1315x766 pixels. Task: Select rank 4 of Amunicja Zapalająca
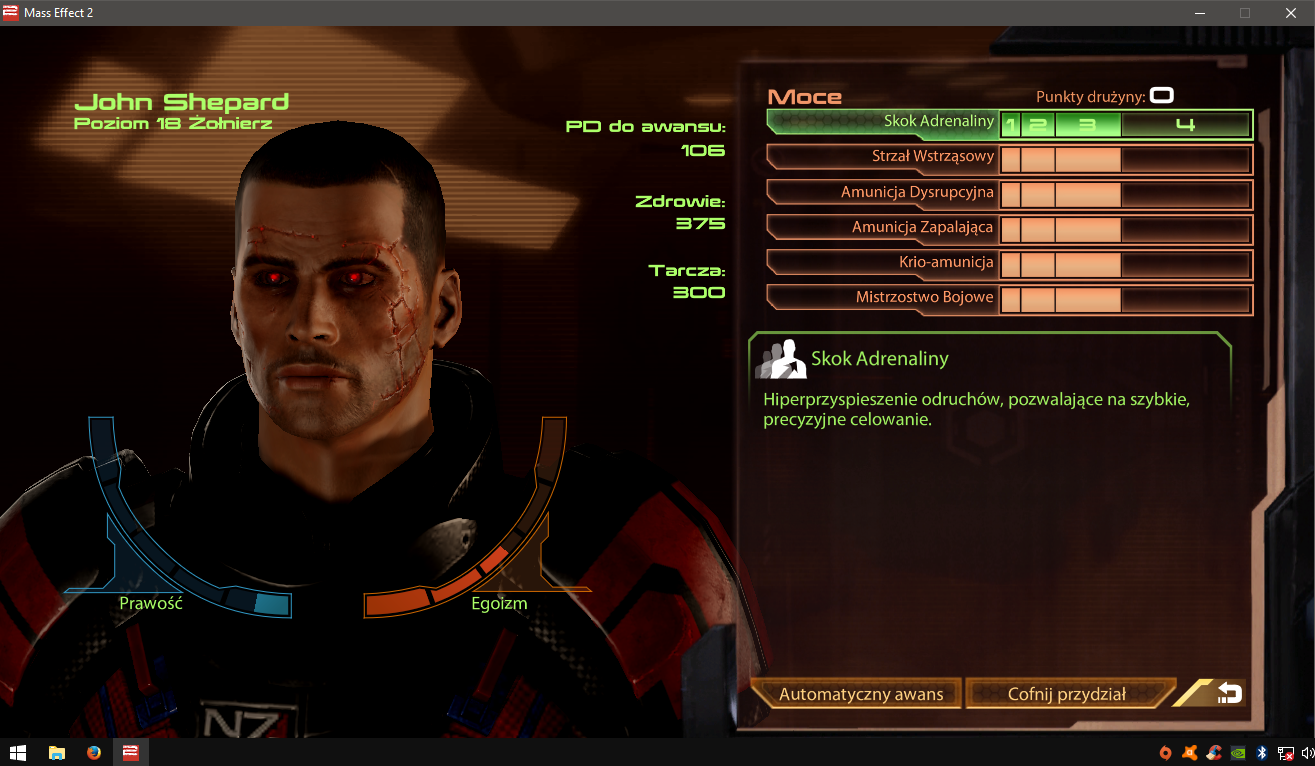click(1186, 228)
